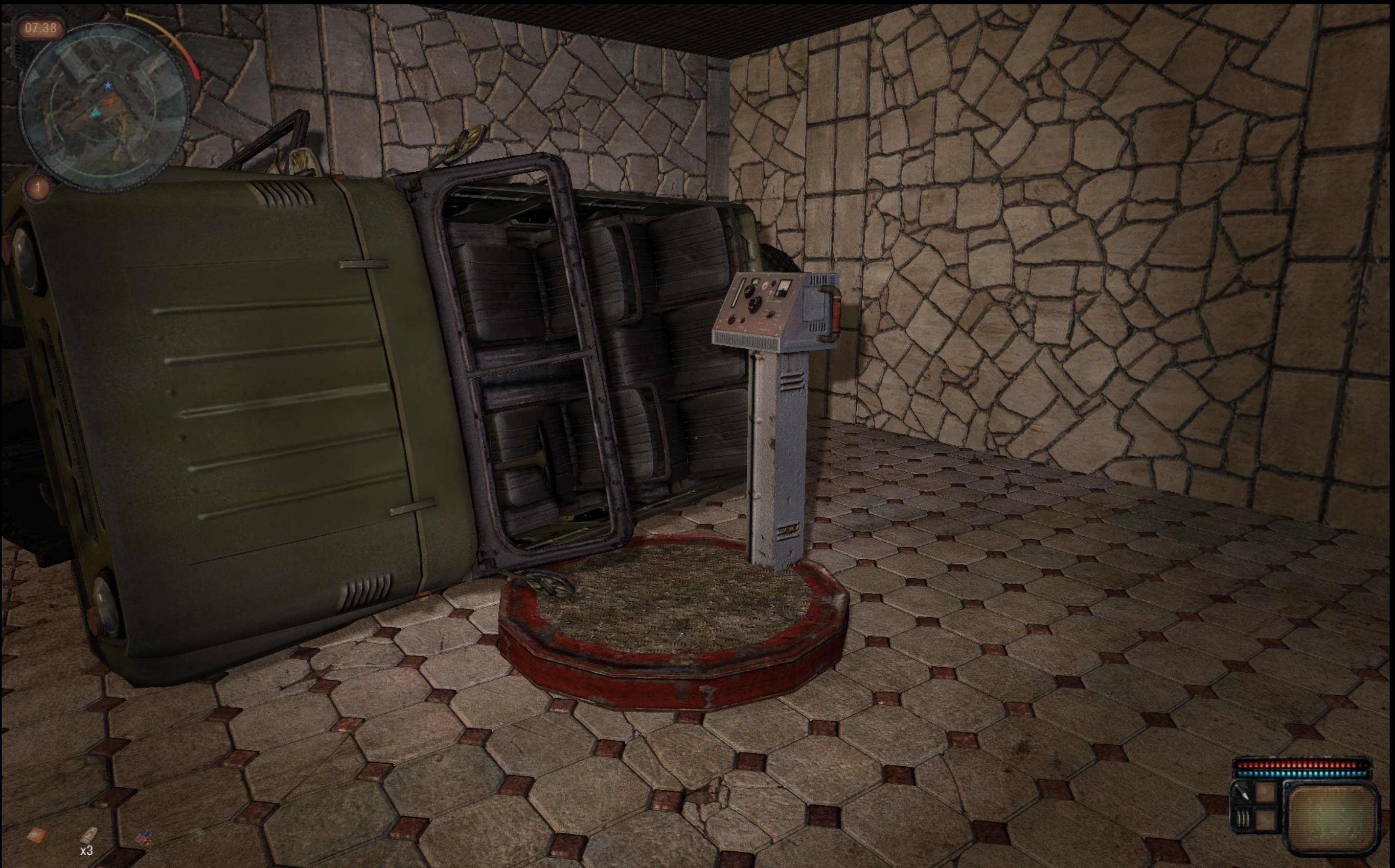Click the blue star mission marker on minimap

[109, 86]
